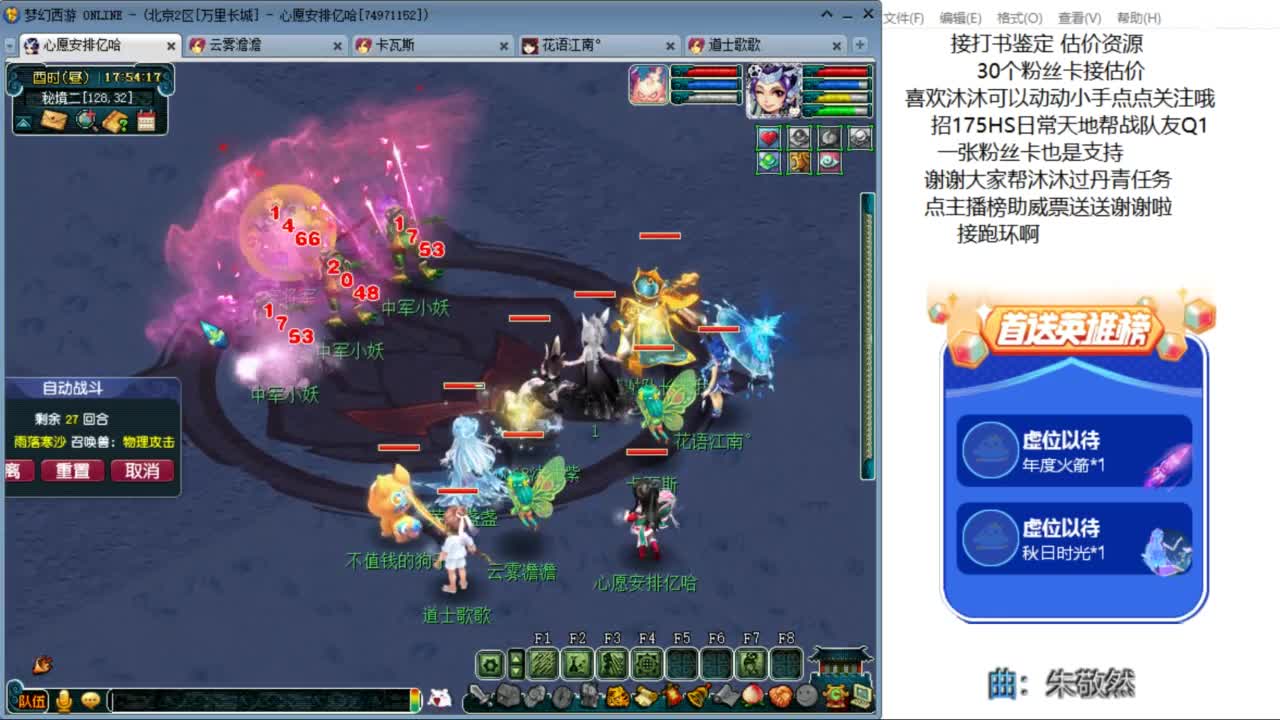Click the up arrow stepper next to the gear

[516, 658]
